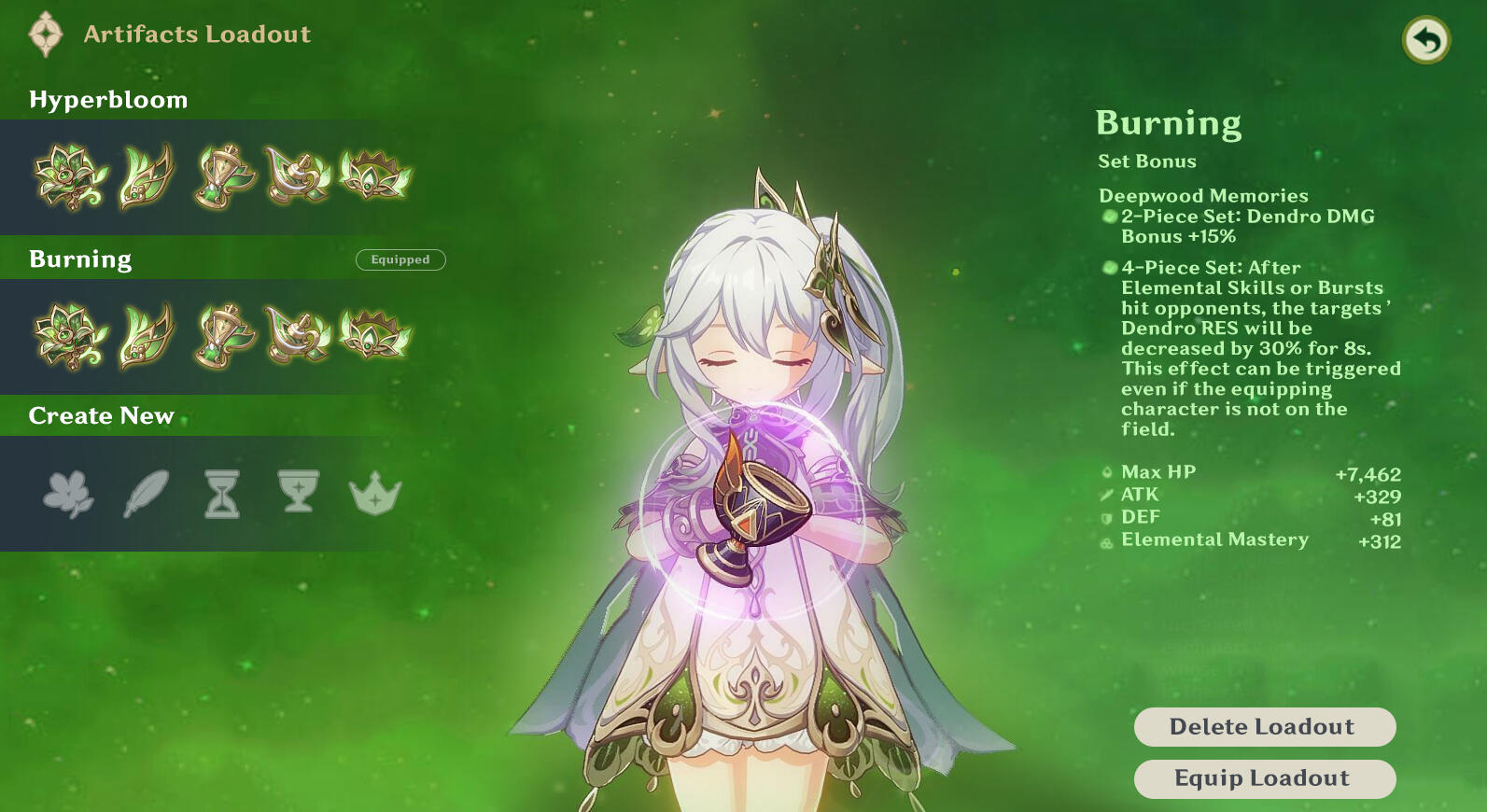Click the empty circlet slot under Create New
This screenshot has width=1487, height=812.
pos(375,493)
